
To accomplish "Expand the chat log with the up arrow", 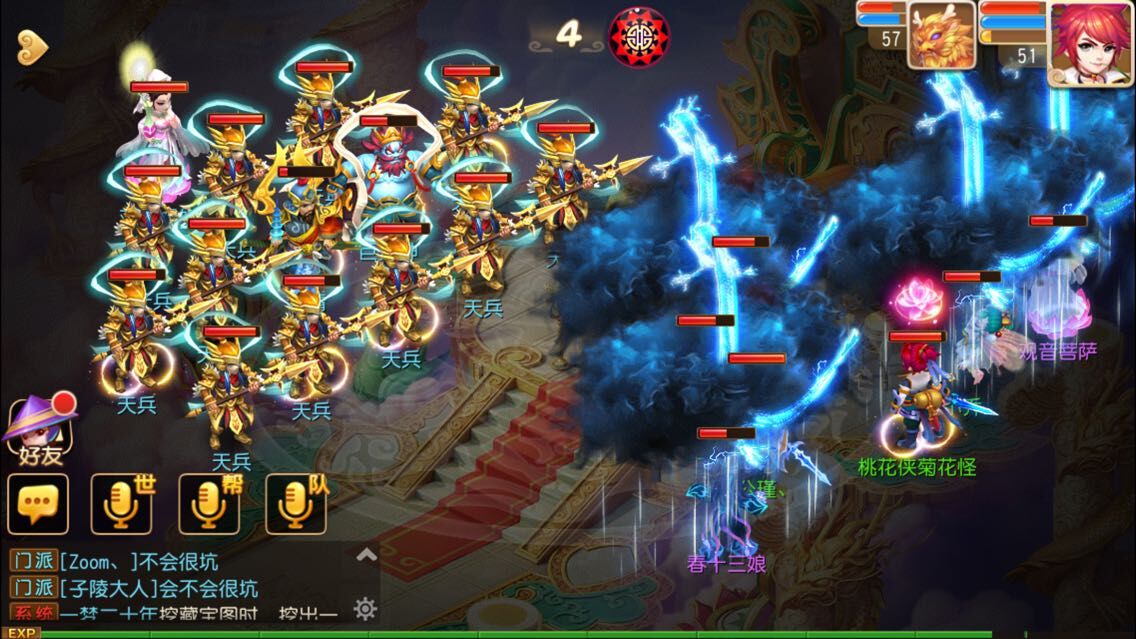I will pyautogui.click(x=367, y=555).
